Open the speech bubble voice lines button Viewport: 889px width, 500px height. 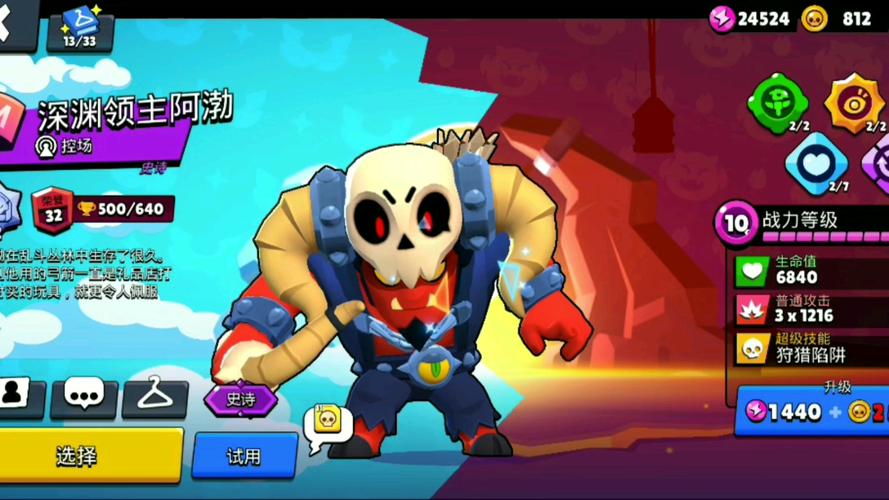(83, 397)
